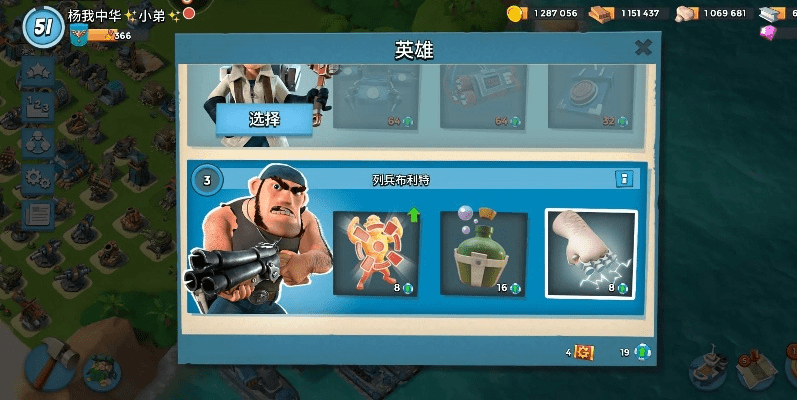Tap the pink diamond gems icon
797x400 pixels.
(769, 32)
